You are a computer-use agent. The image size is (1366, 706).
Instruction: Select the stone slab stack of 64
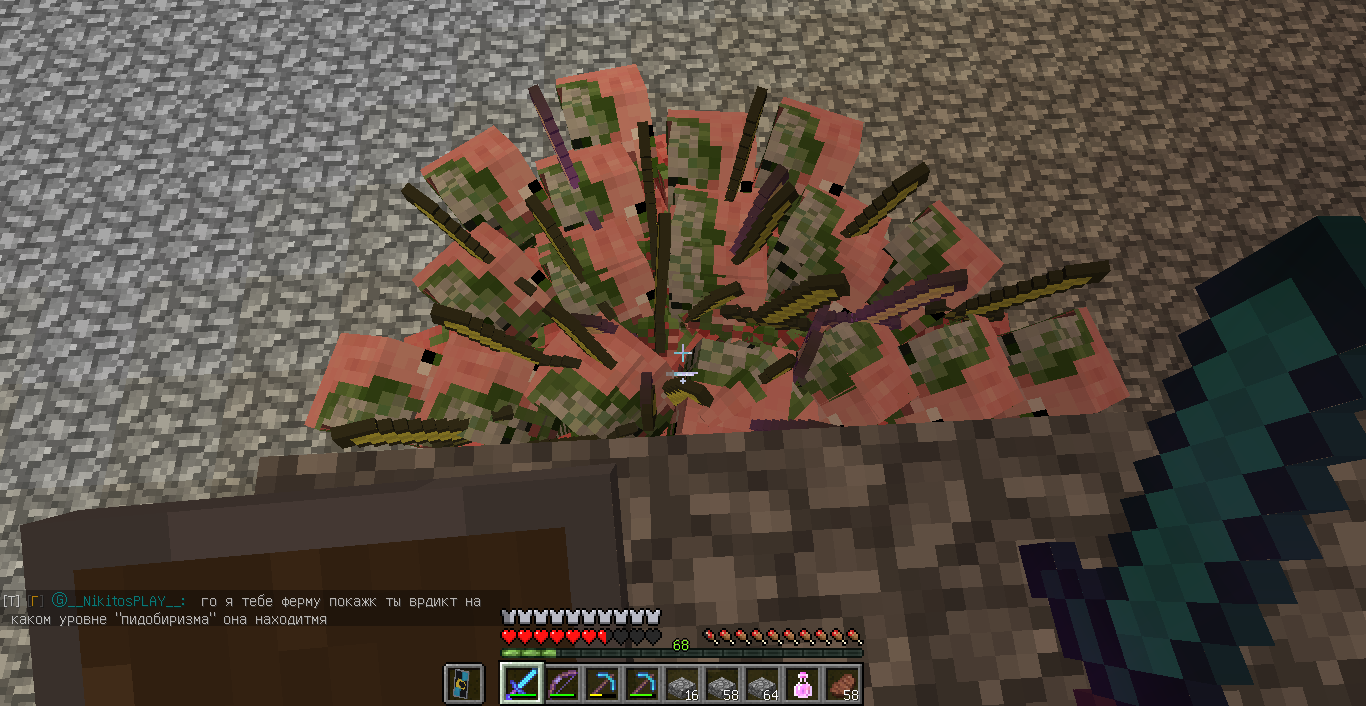click(x=762, y=684)
